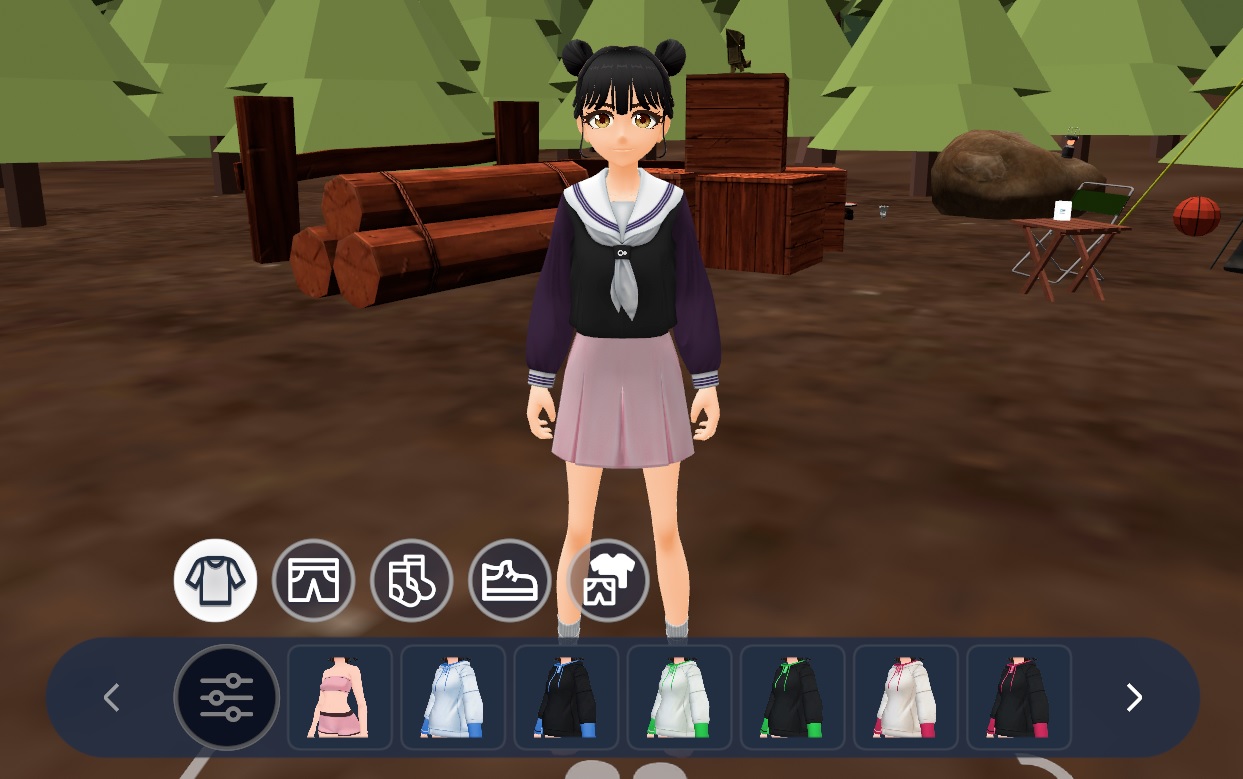Open the socks clothing category
Viewport: 1243px width, 779px height.
click(411, 580)
